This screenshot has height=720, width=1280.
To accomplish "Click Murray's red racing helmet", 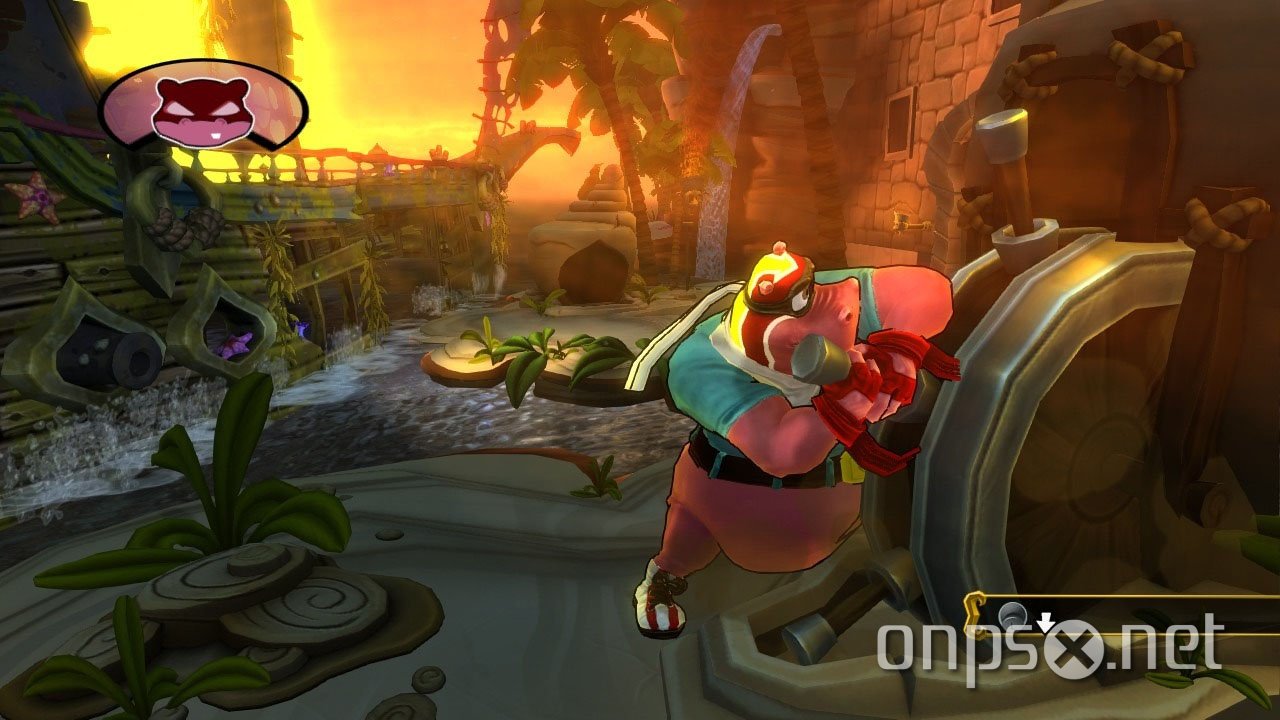I will click(x=773, y=280).
